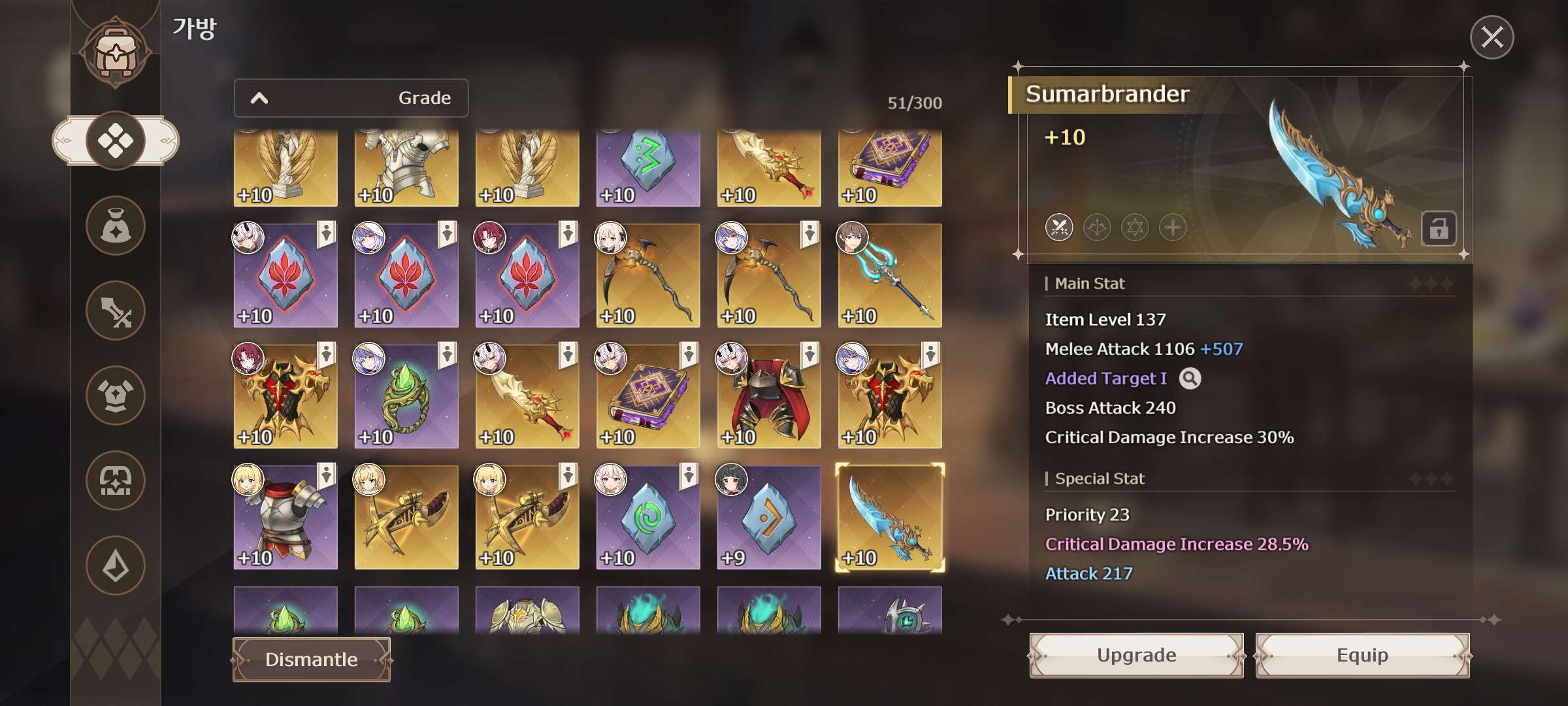Image resolution: width=1568 pixels, height=706 pixels.
Task: Upgrade the Sumarbrander weapon
Action: (1136, 655)
